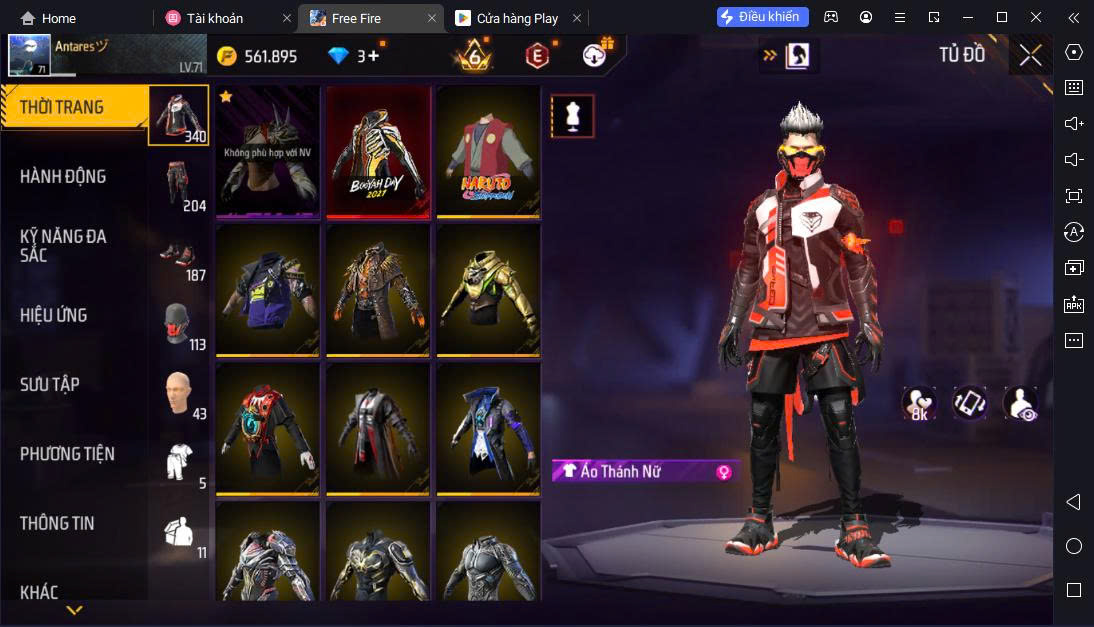Click the mannequin outfit preview icon
The width and height of the screenshot is (1094, 627).
click(x=573, y=116)
